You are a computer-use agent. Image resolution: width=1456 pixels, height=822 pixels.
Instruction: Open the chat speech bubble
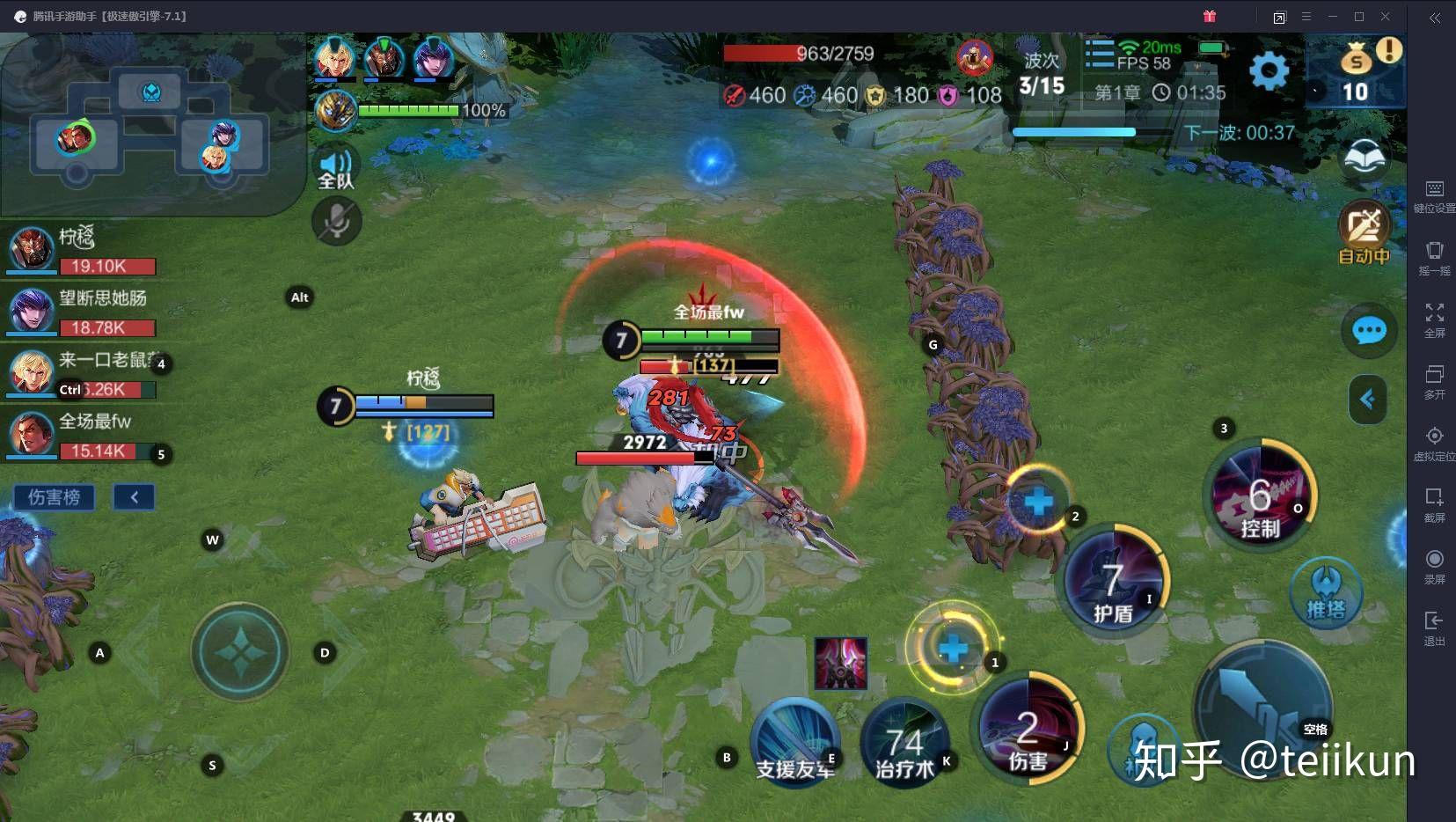(x=1369, y=331)
